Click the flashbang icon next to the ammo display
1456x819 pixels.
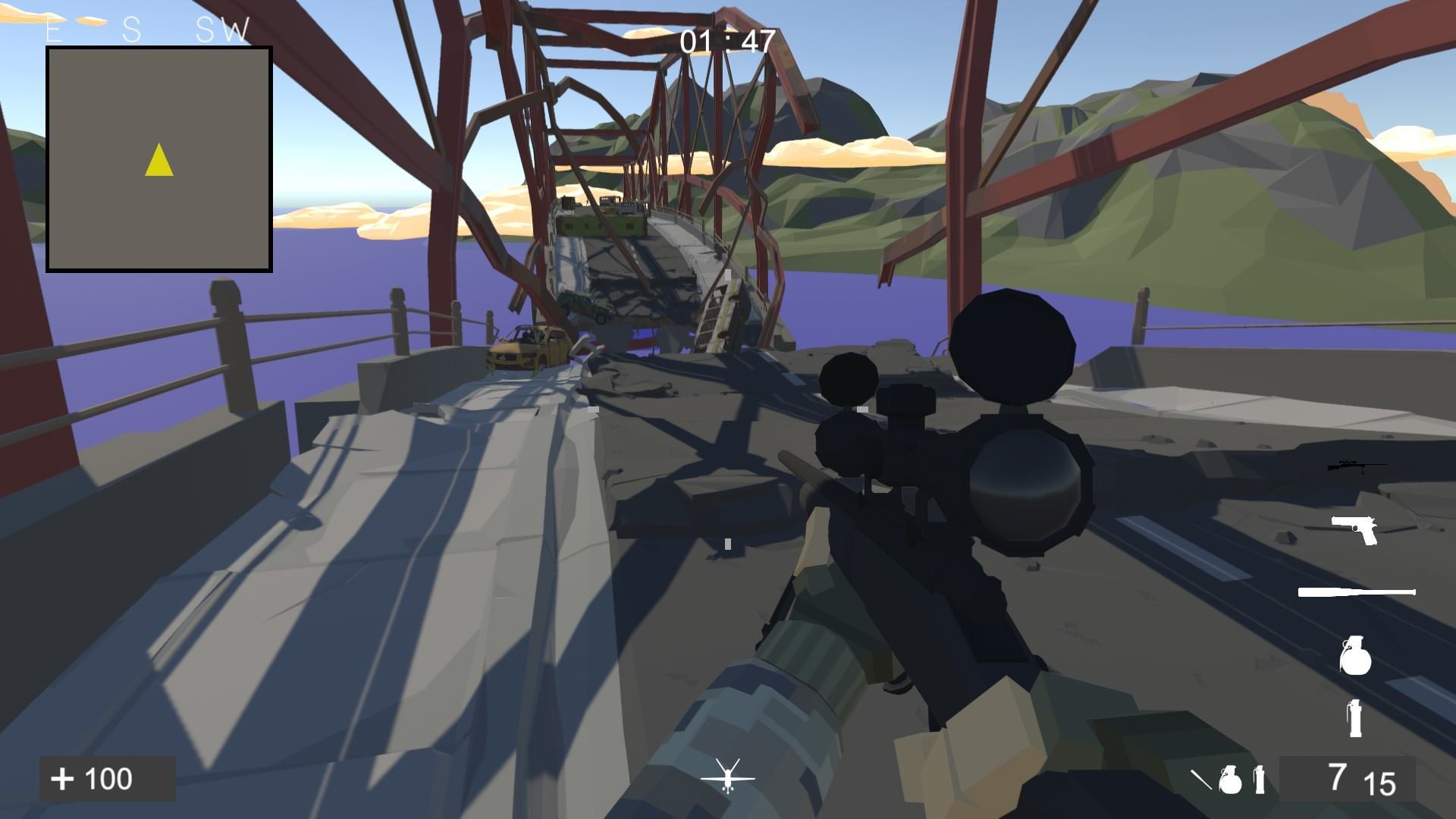click(x=1260, y=780)
